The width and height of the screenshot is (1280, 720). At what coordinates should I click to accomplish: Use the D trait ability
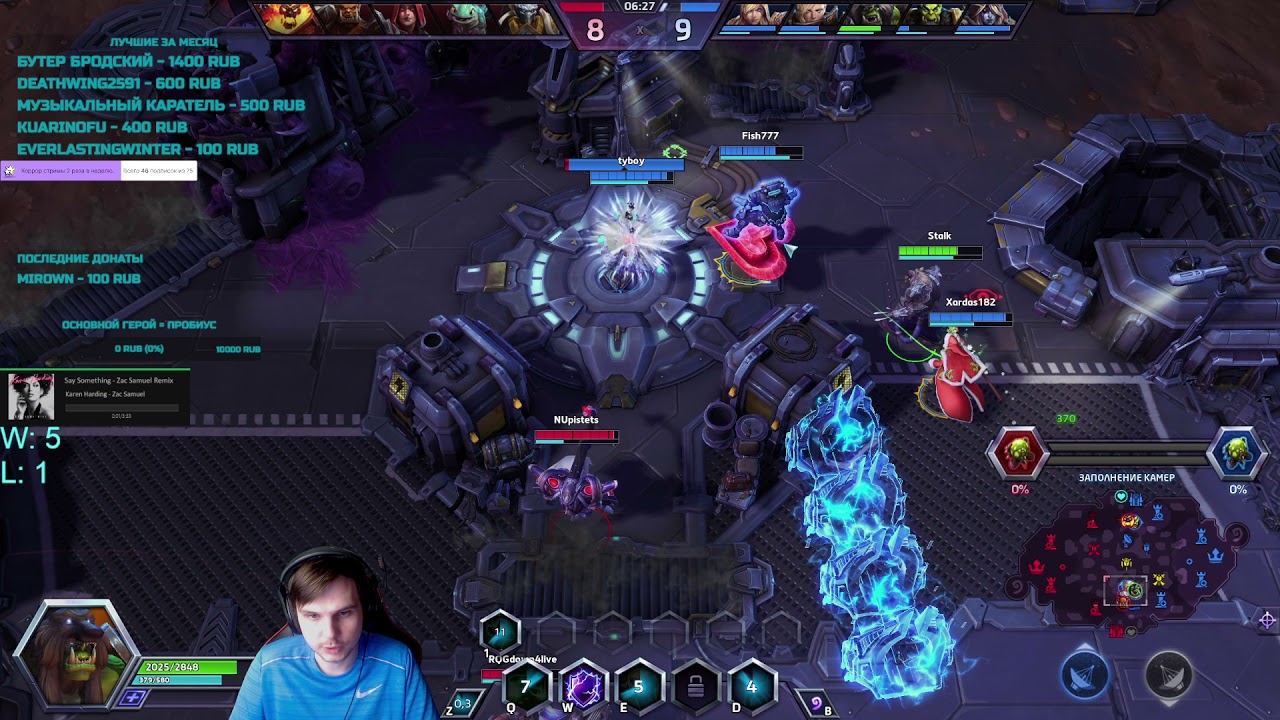point(751,687)
